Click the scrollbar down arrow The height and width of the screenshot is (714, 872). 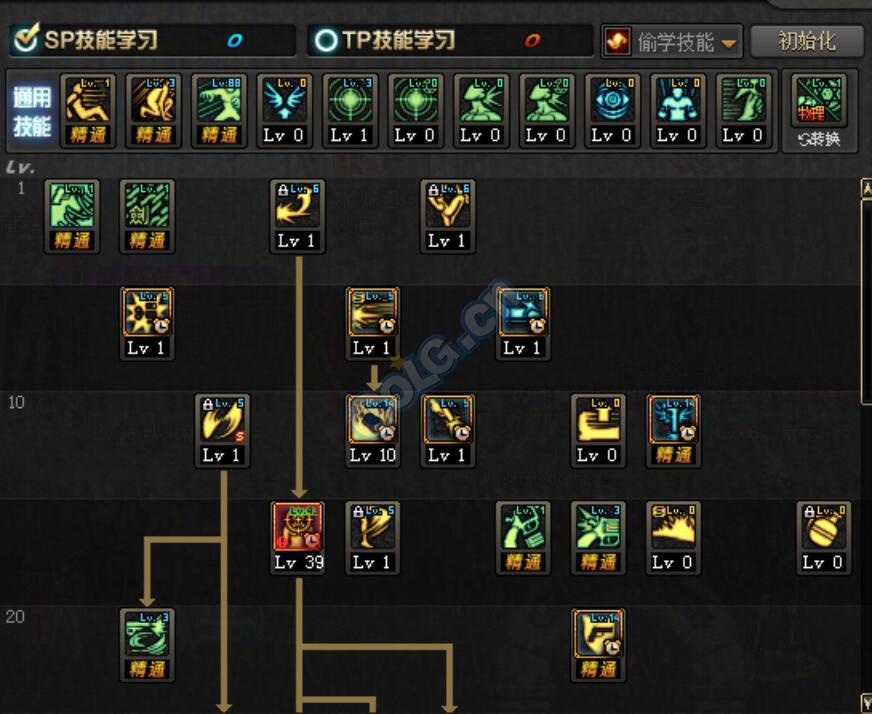(x=865, y=702)
